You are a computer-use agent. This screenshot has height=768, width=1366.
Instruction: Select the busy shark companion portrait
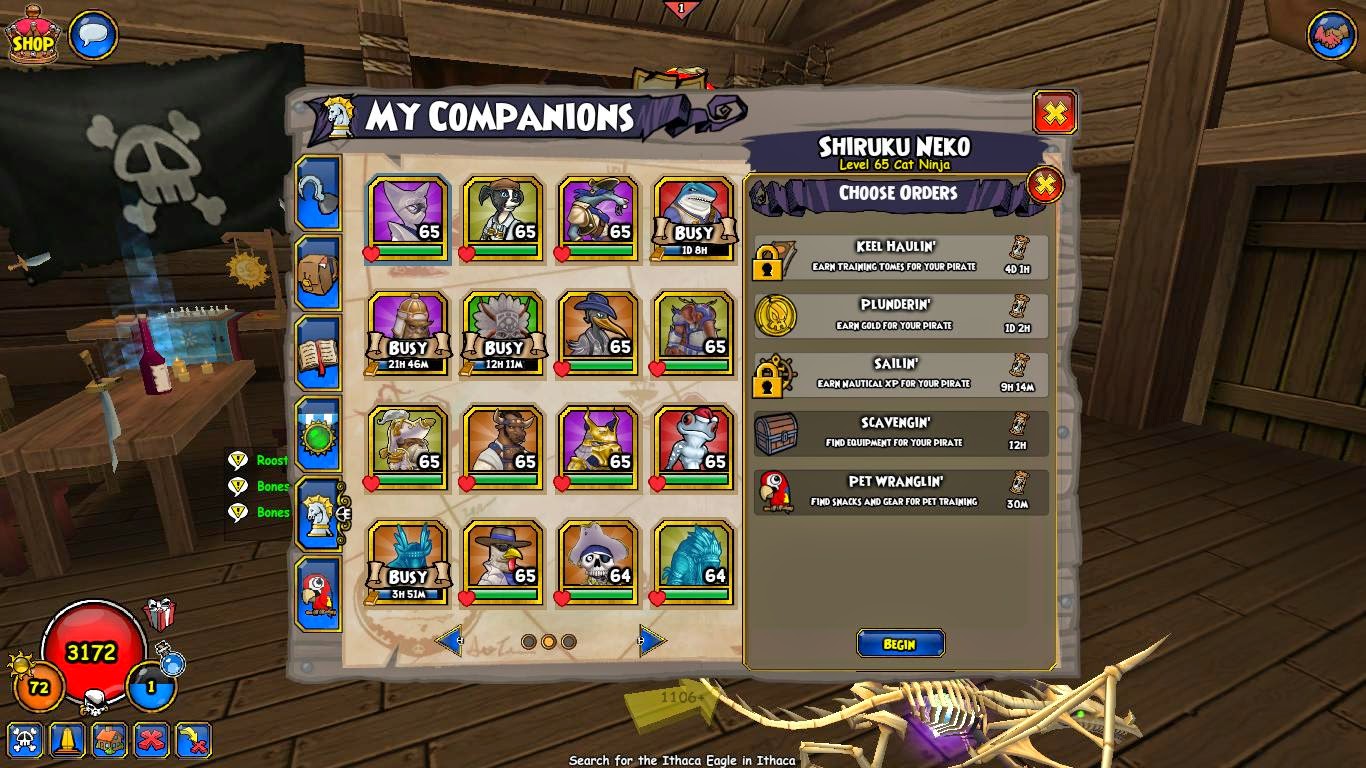tap(694, 218)
